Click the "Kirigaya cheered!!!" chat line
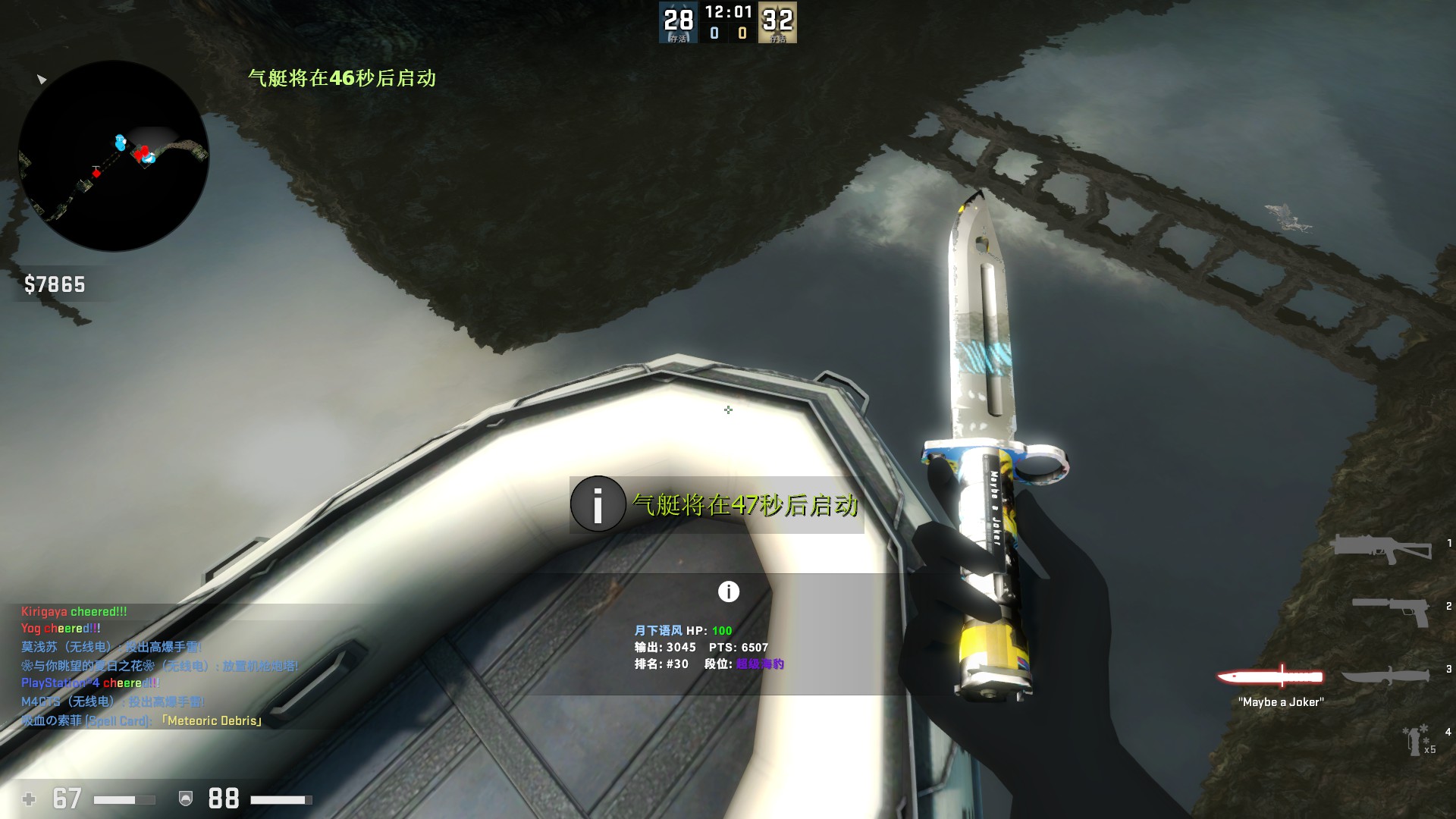 (74, 611)
